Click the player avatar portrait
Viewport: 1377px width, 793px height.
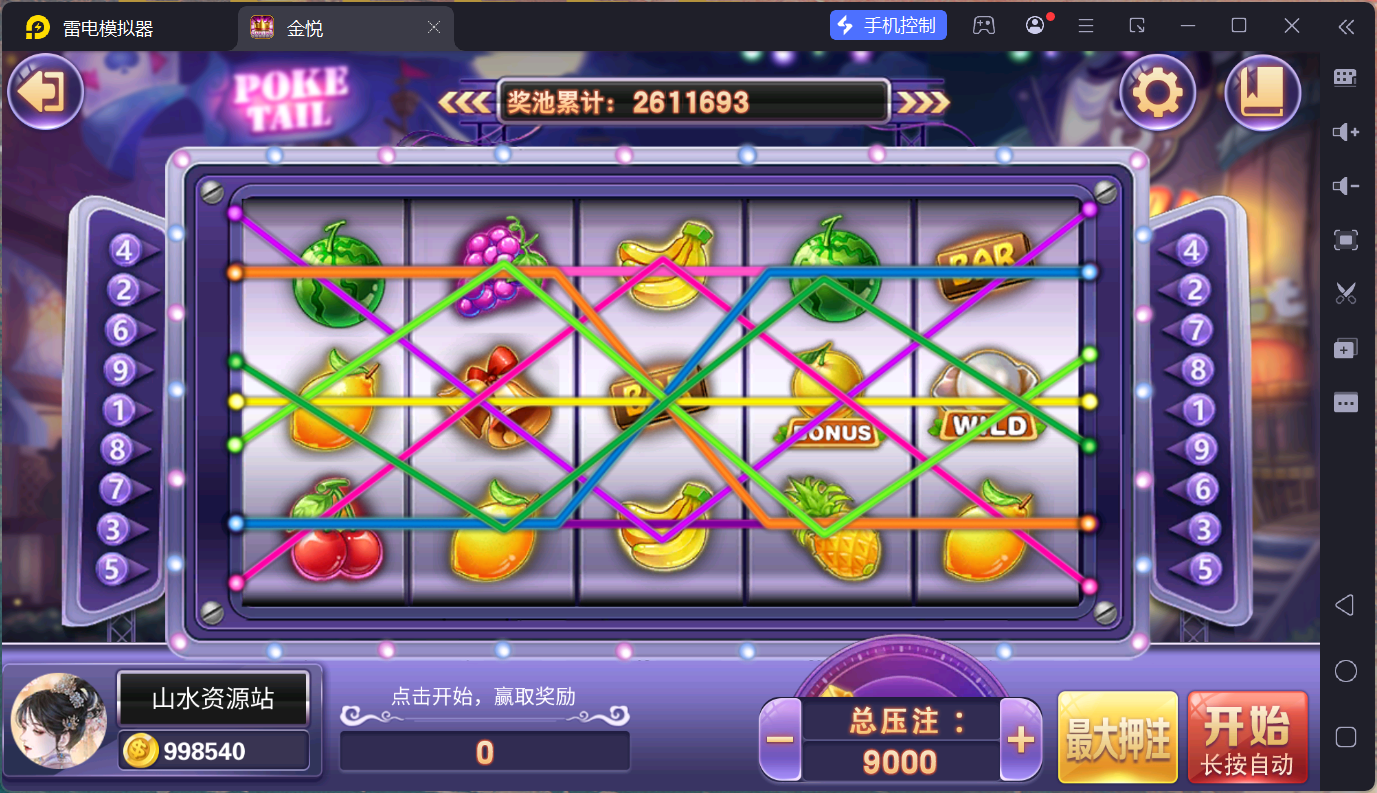click(58, 720)
